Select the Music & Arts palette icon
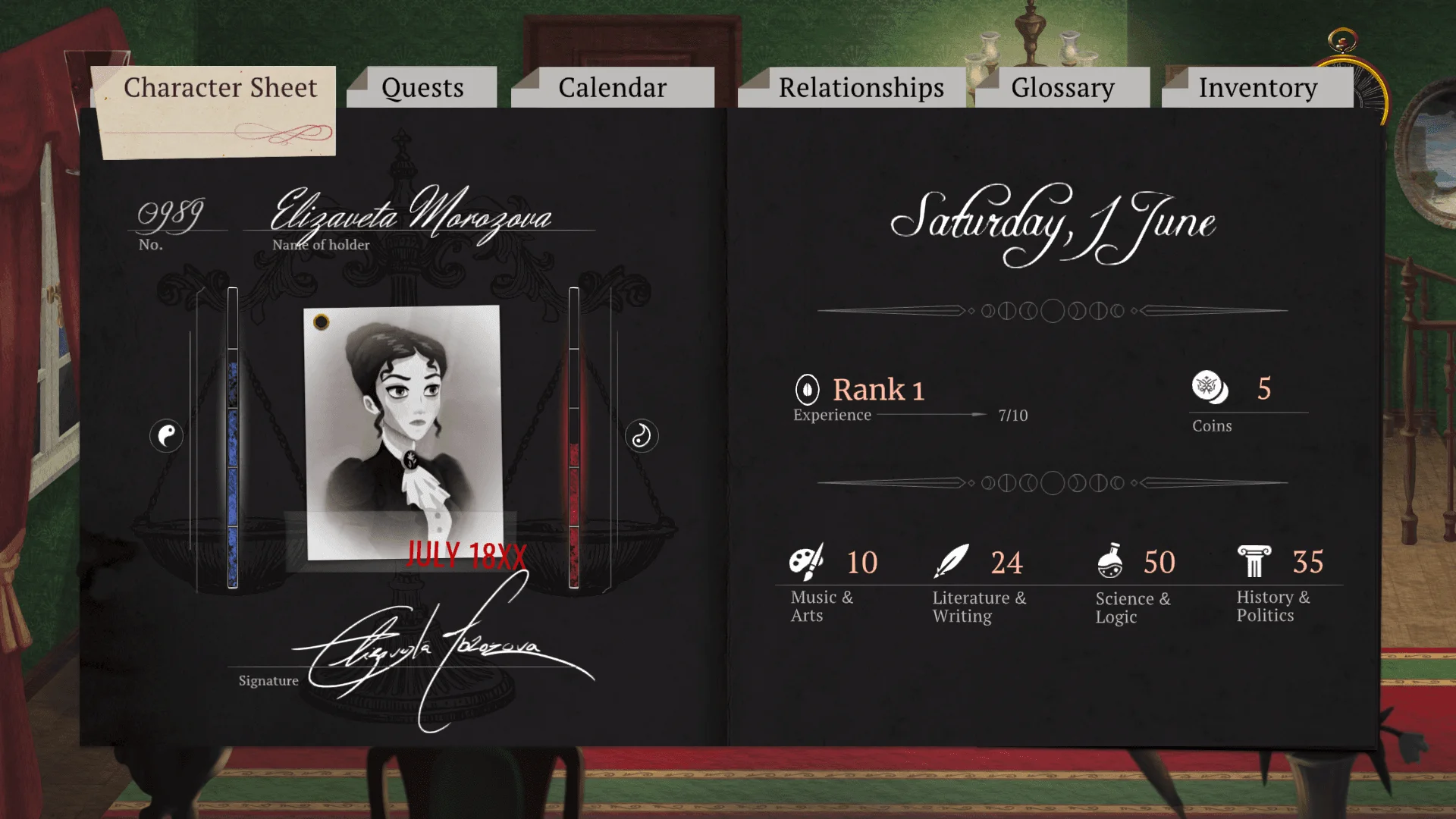The width and height of the screenshot is (1456, 819). 808,563
